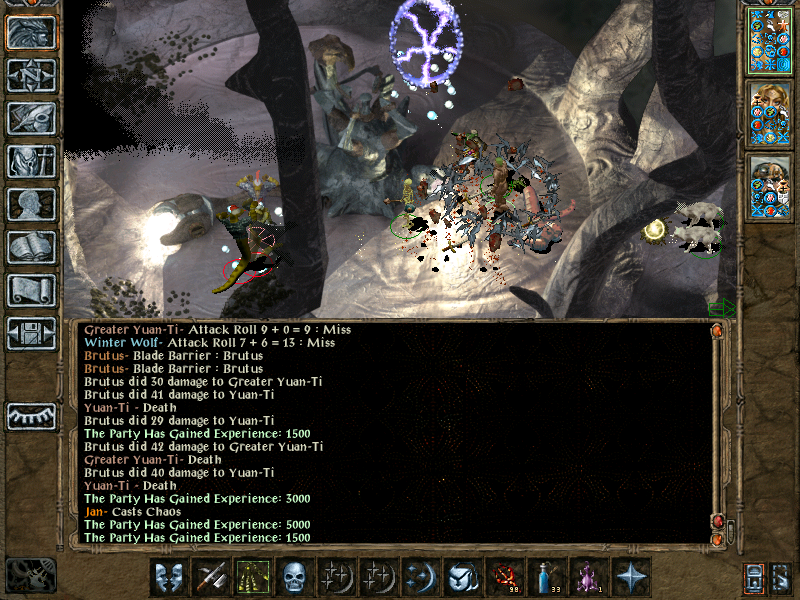Select the blonde woman's party portrait

tap(770, 113)
